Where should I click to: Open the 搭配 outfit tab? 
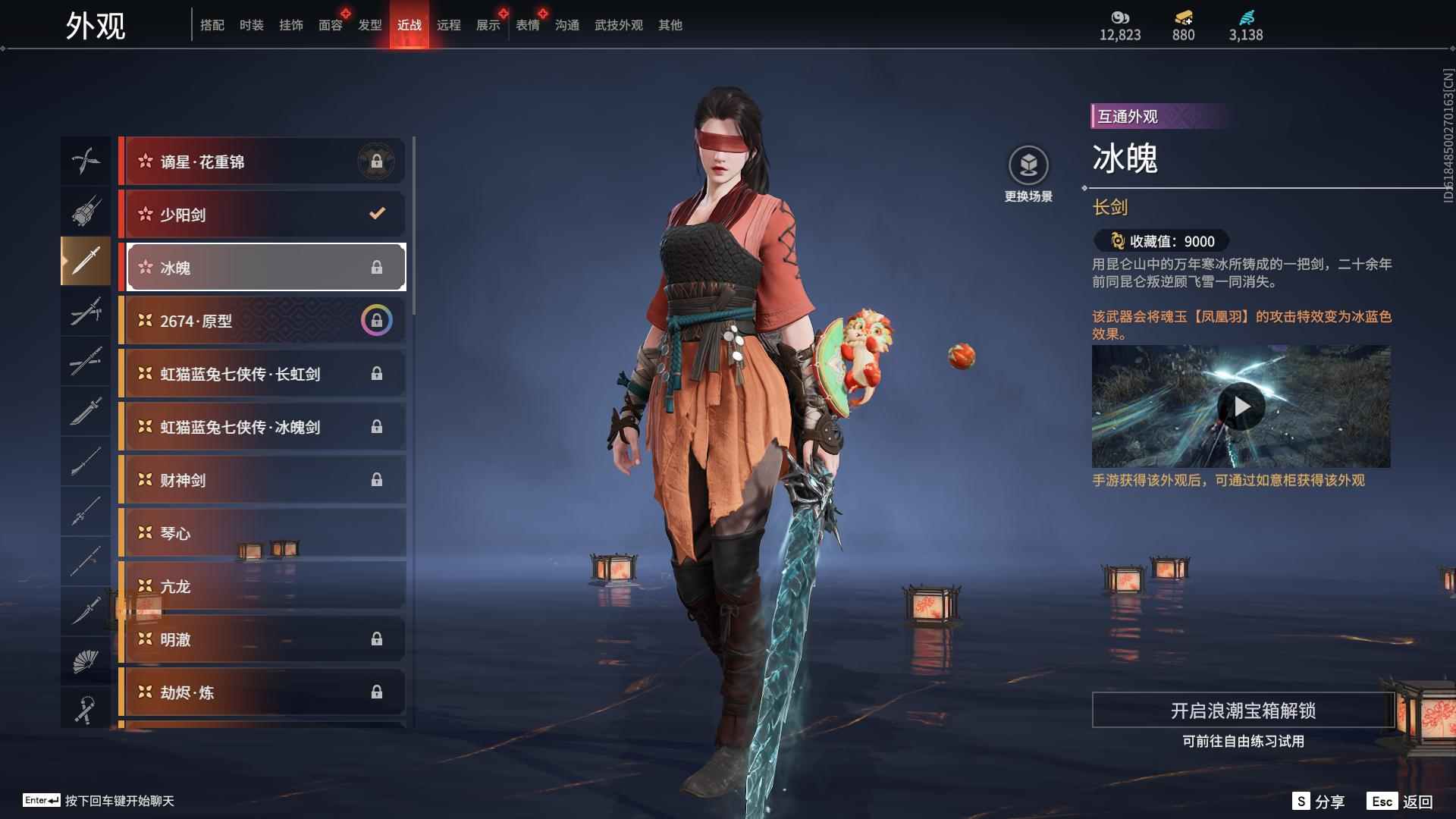pos(212,25)
